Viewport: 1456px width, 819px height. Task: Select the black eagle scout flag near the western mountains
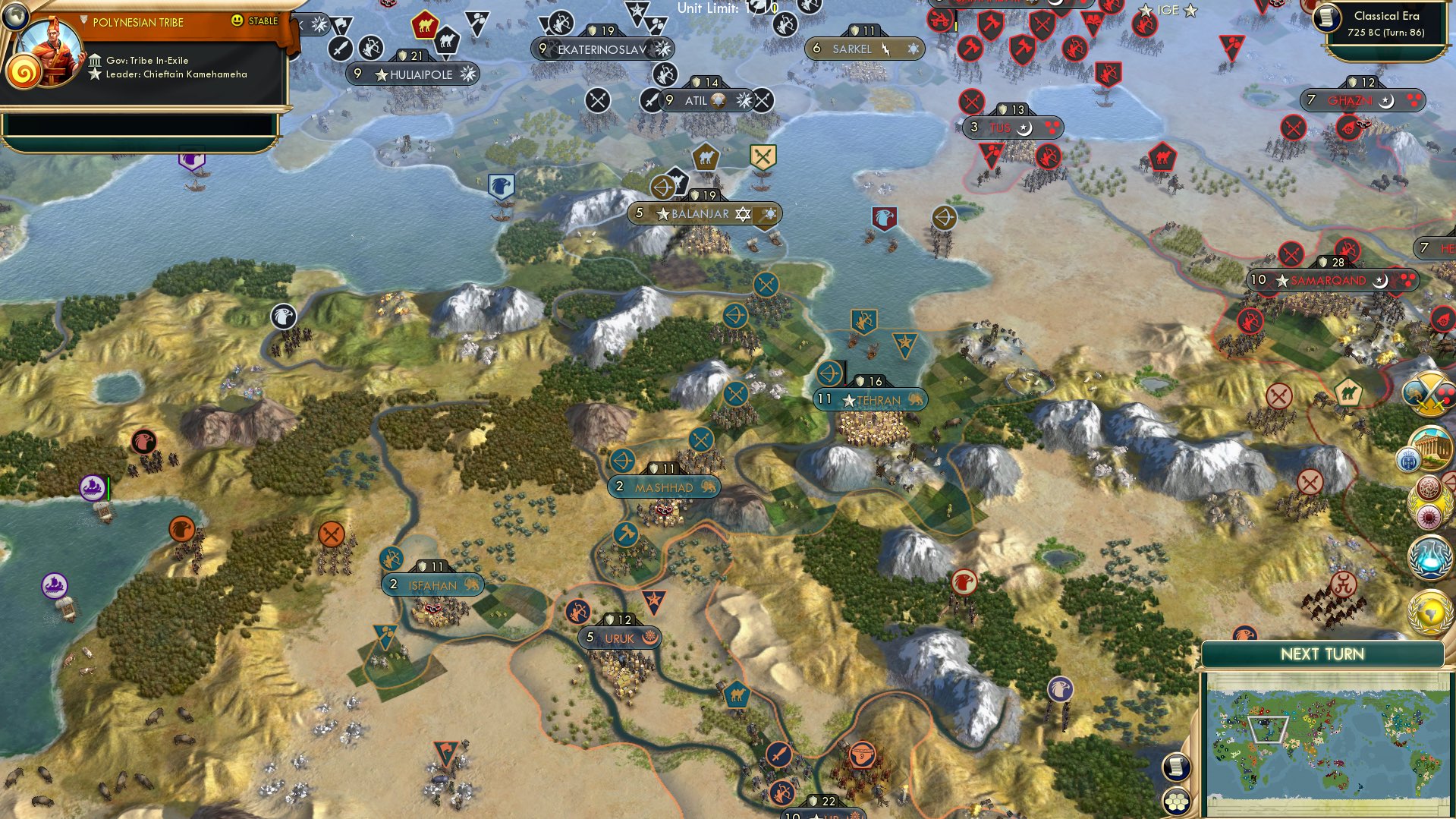(283, 318)
